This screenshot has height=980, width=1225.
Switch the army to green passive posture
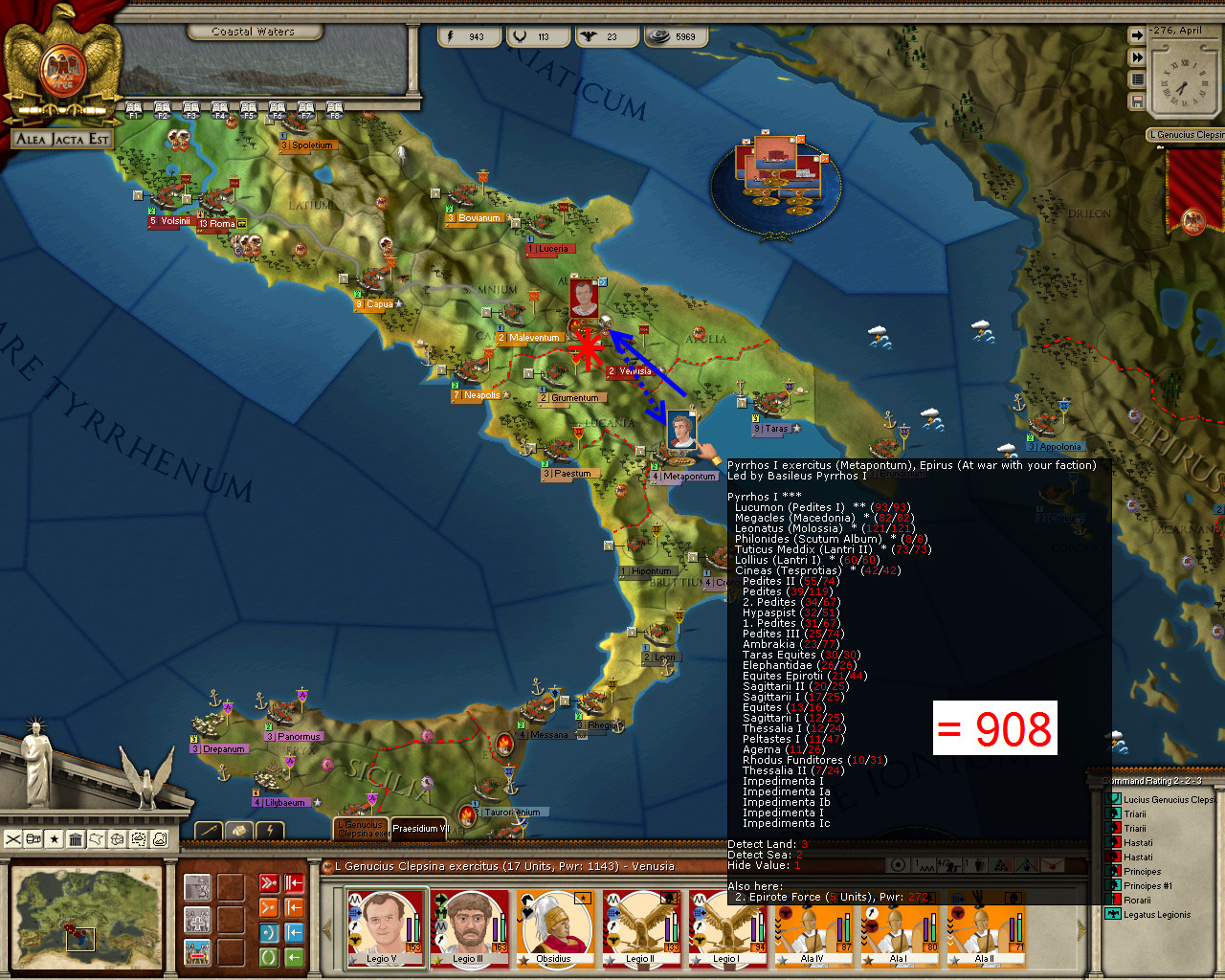pyautogui.click(x=269, y=954)
